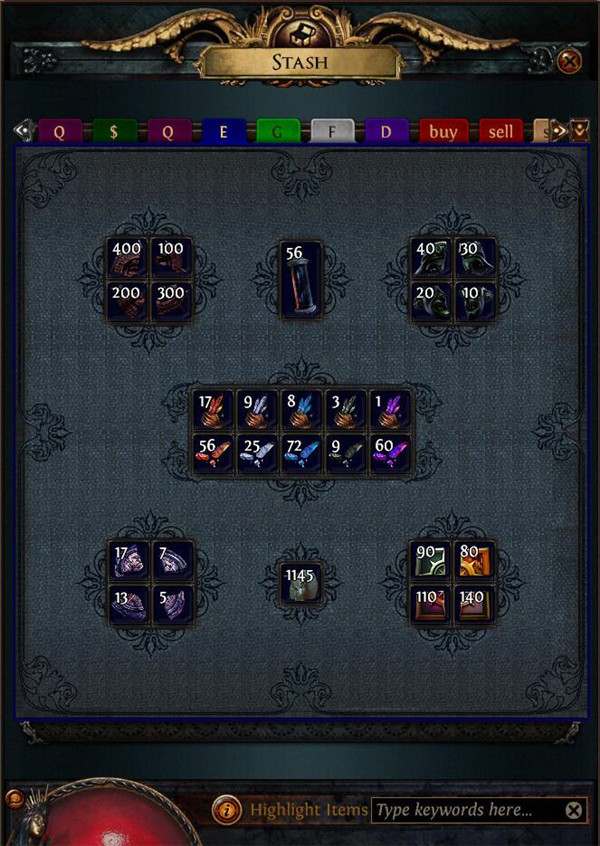Pick the stack of 90 green catalysts
The width and height of the screenshot is (600, 846).
(x=432, y=561)
